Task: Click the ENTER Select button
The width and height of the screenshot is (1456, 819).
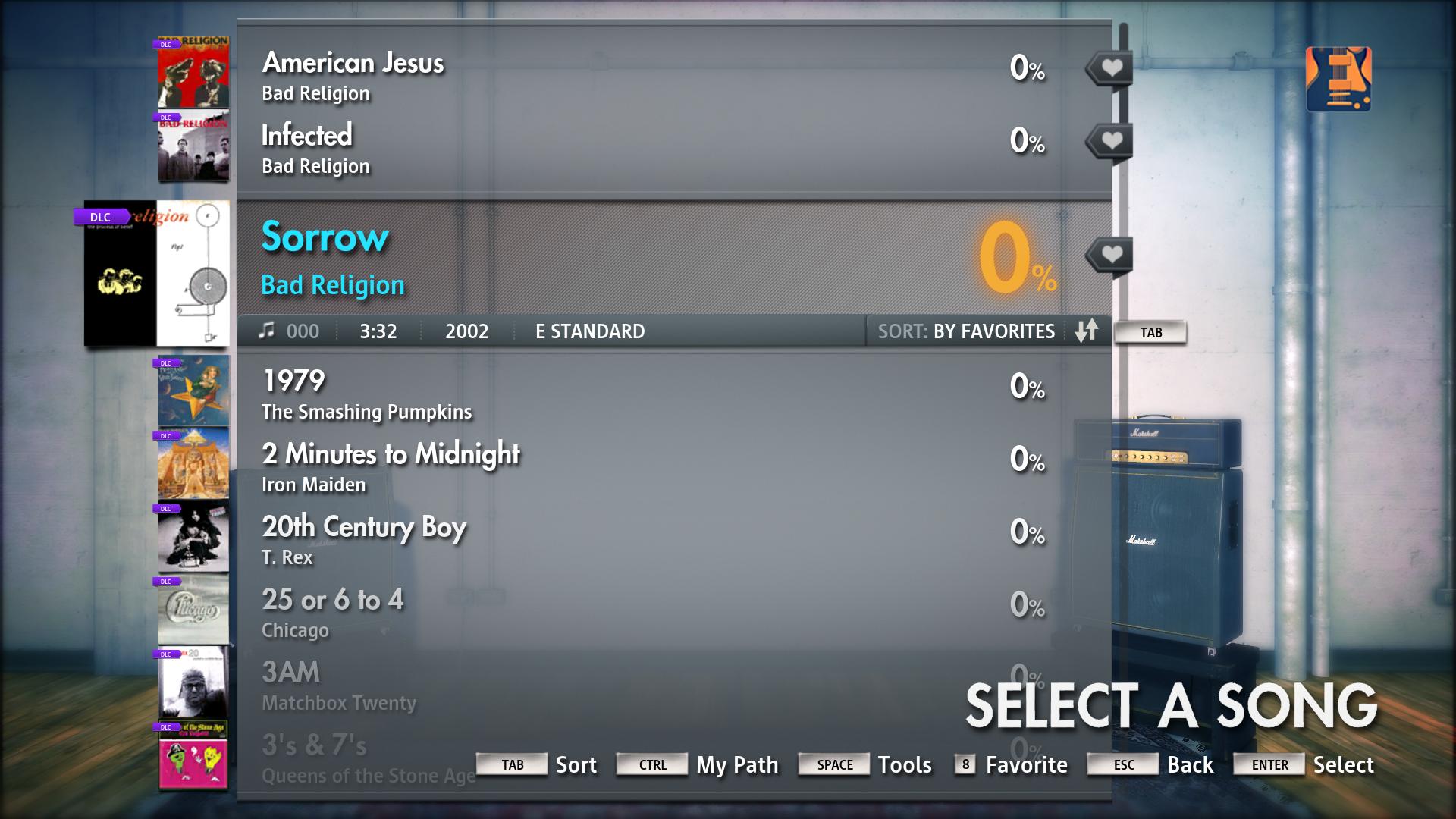Action: [x=1269, y=764]
